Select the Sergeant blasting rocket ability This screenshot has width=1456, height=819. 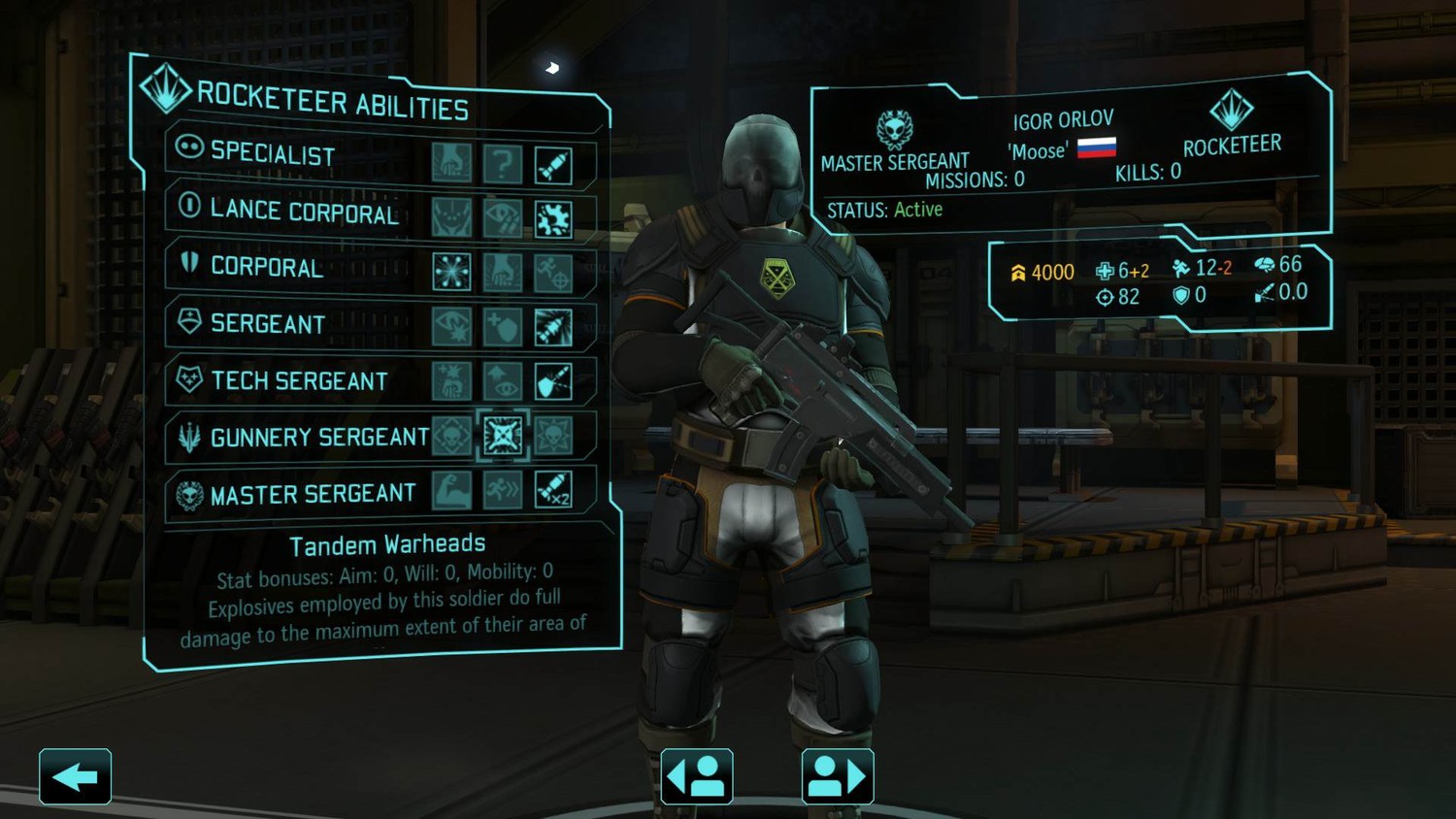coord(552,328)
